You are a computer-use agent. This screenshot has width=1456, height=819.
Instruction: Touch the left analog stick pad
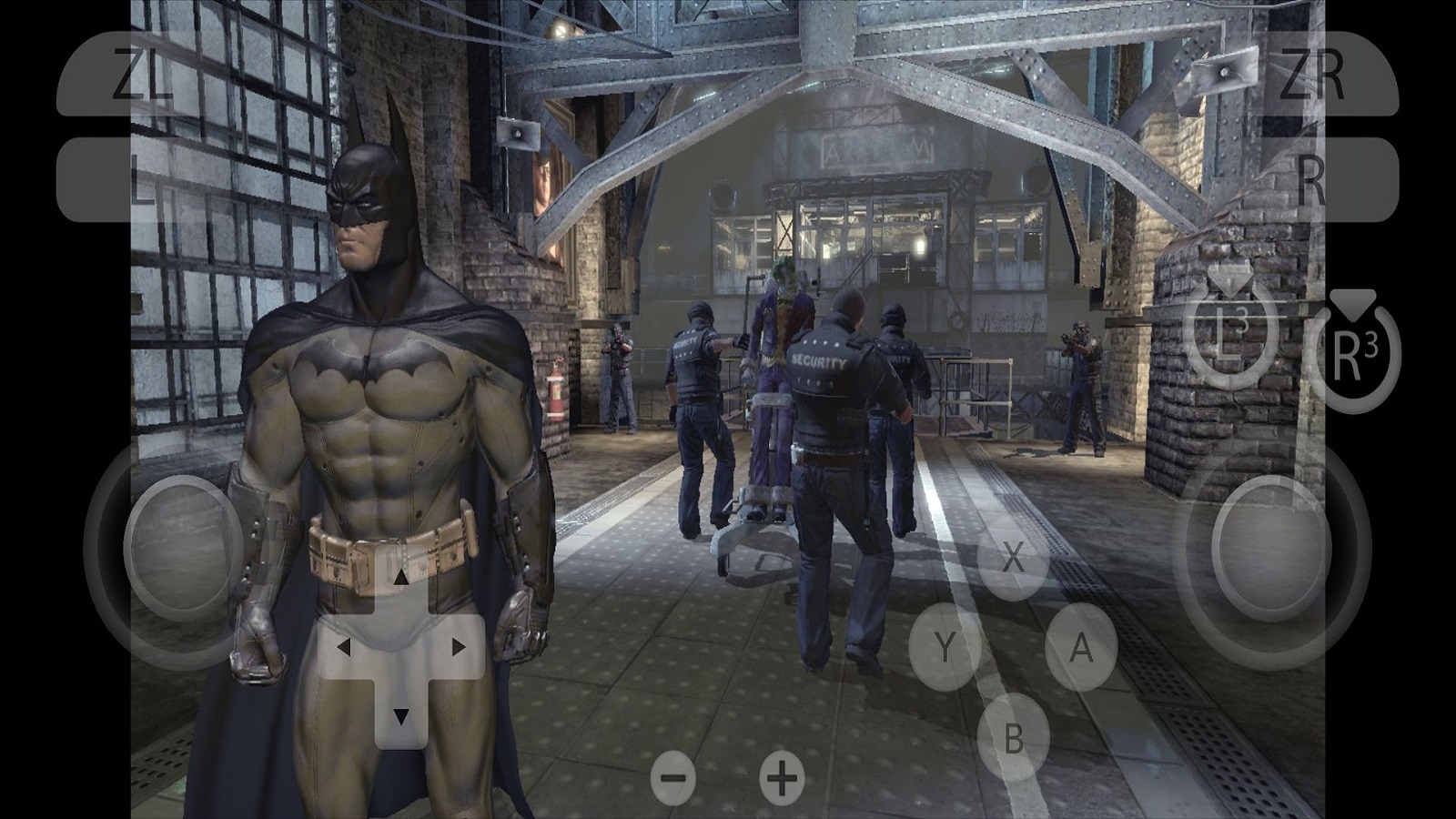click(x=182, y=546)
